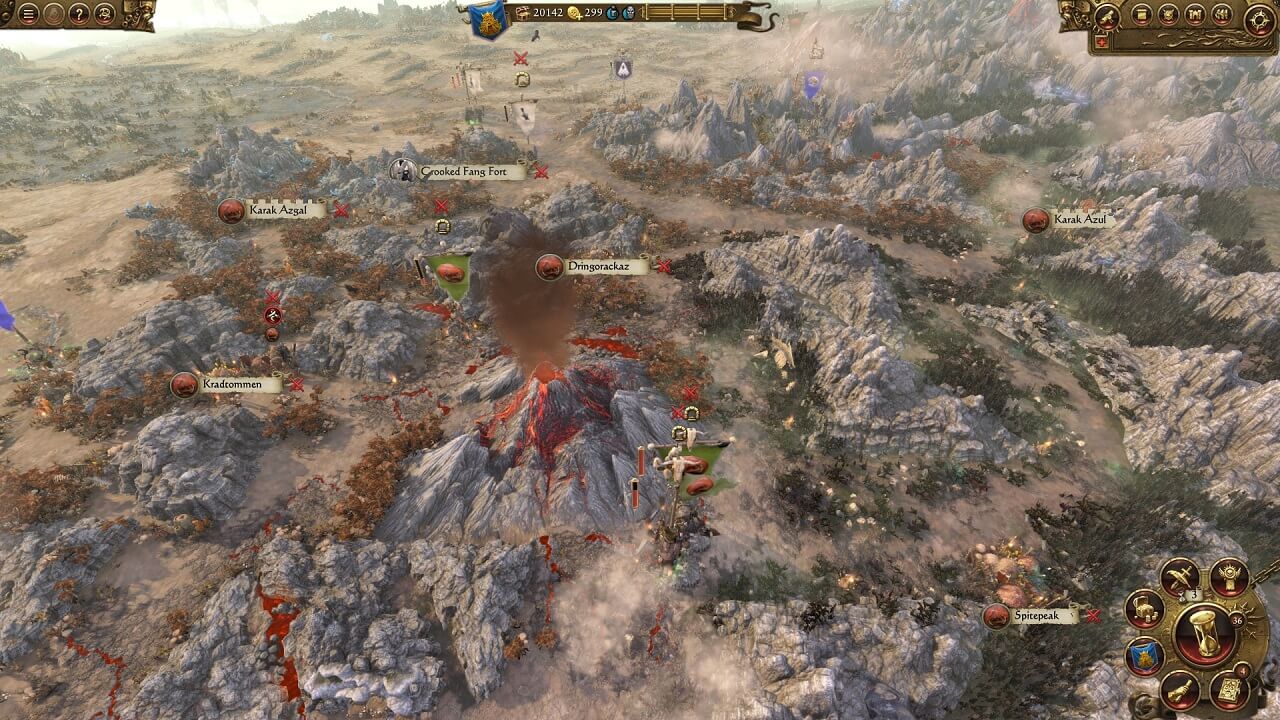Toggle the characters overlay icon

[x=1221, y=14]
